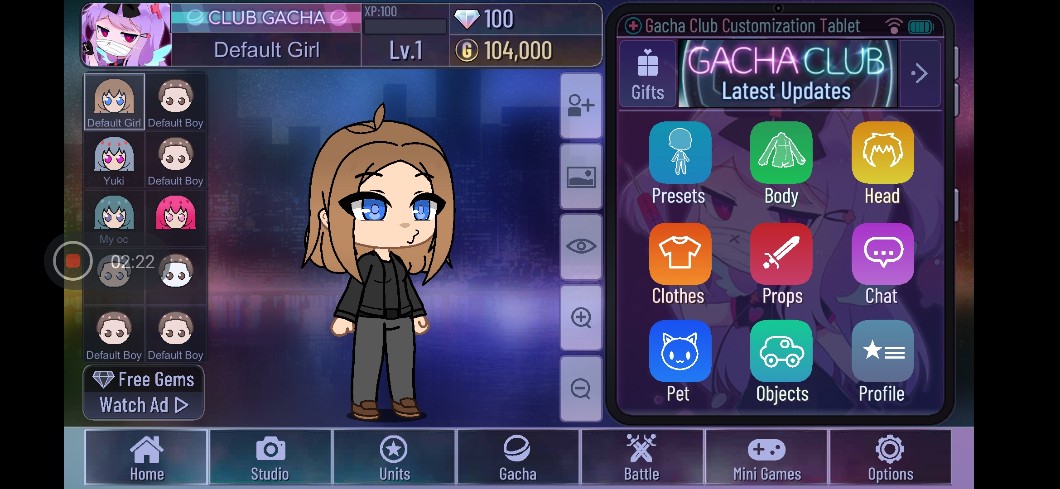Switch to the Studio tab
This screenshot has width=1060, height=489.
tap(270, 457)
